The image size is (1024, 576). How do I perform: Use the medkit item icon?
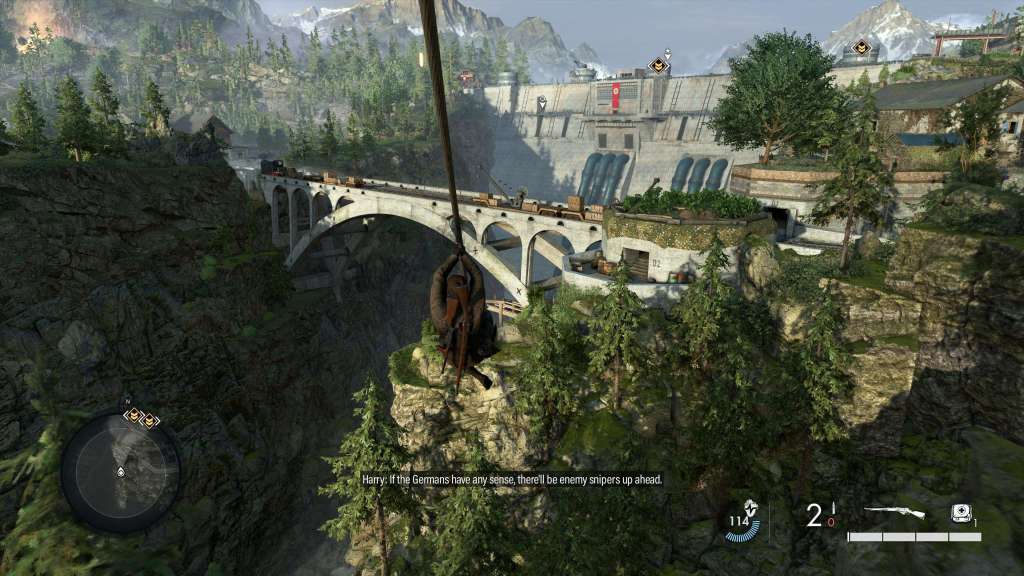point(962,512)
